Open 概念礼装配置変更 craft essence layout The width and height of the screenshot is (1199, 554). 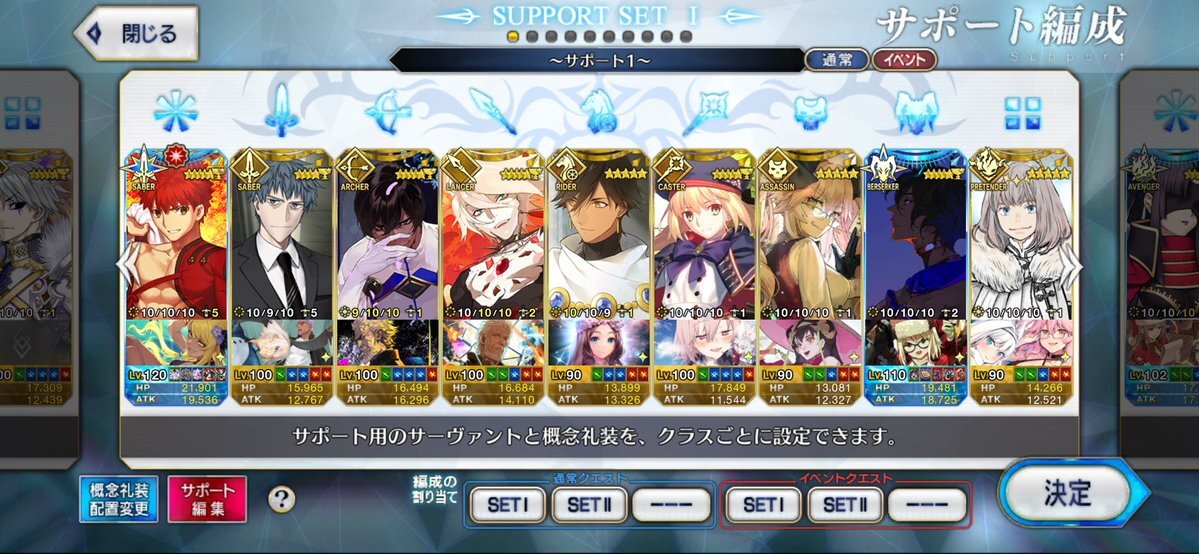click(x=119, y=498)
